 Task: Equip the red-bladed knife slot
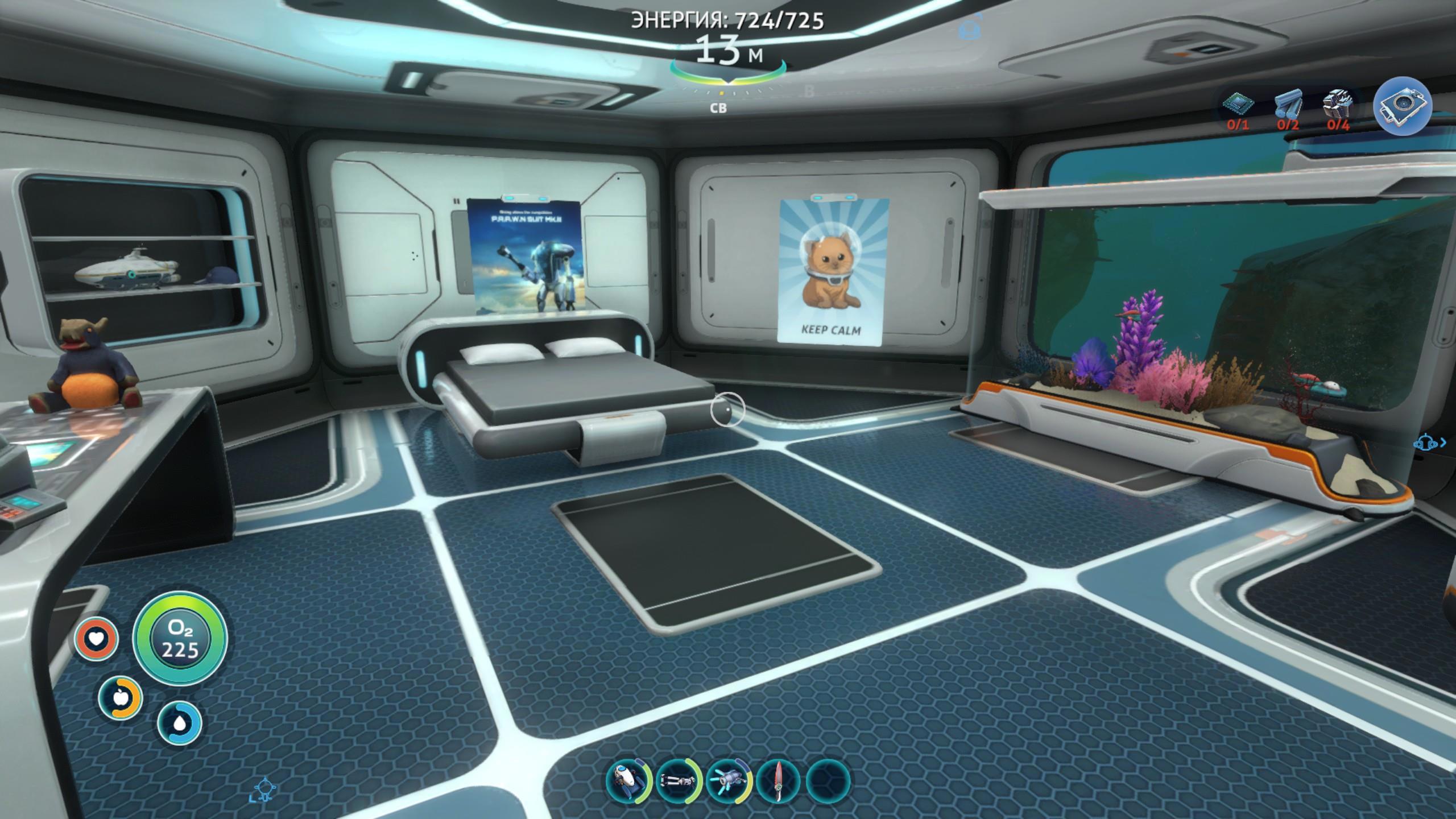click(779, 780)
